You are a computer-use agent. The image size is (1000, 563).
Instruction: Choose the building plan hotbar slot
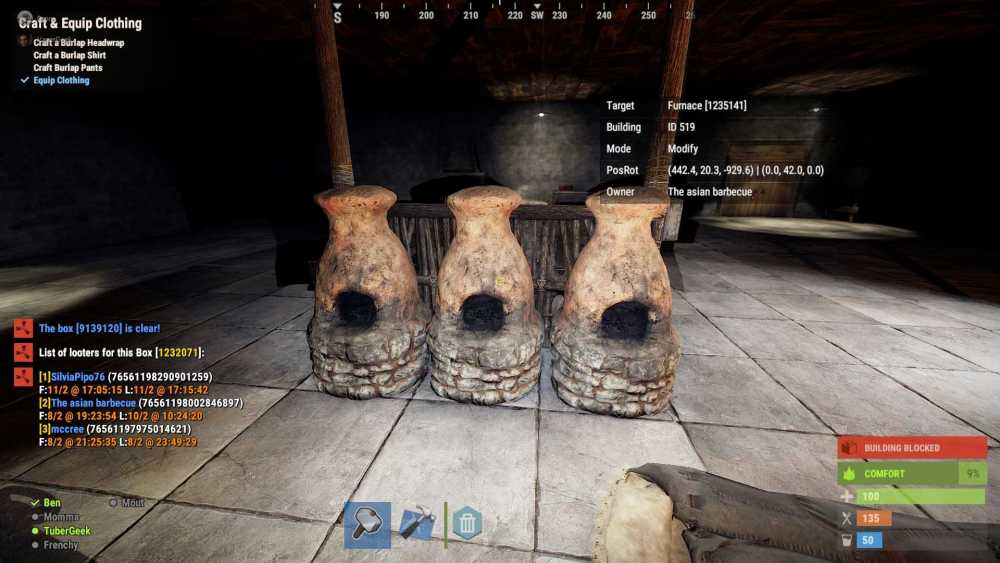pos(416,525)
